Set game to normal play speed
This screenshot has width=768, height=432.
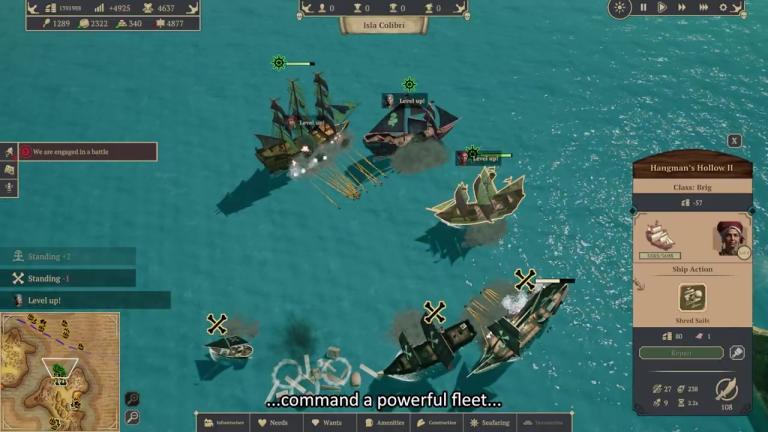[661, 7]
